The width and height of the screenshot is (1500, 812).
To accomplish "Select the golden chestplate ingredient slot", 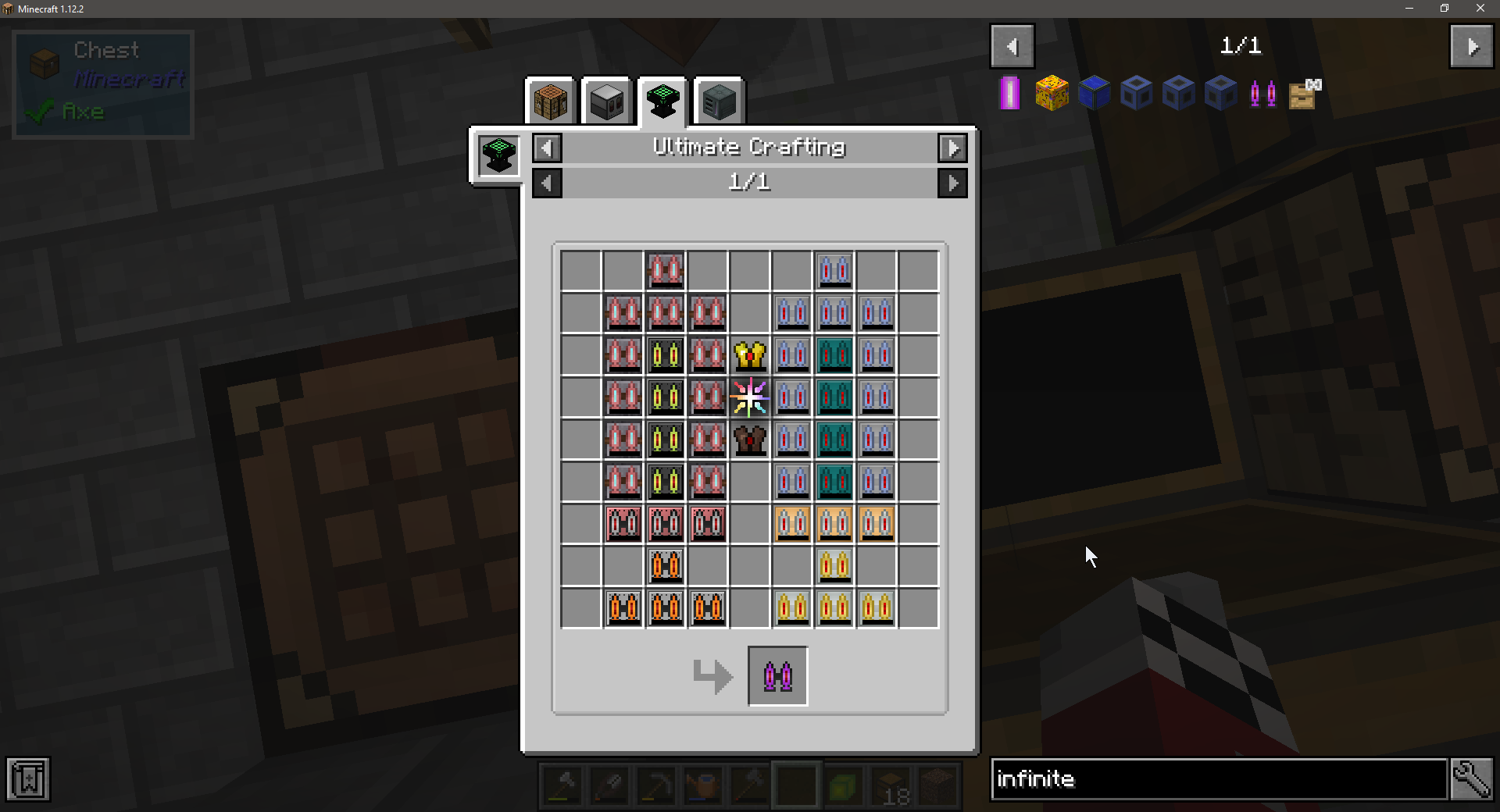I will tap(750, 355).
